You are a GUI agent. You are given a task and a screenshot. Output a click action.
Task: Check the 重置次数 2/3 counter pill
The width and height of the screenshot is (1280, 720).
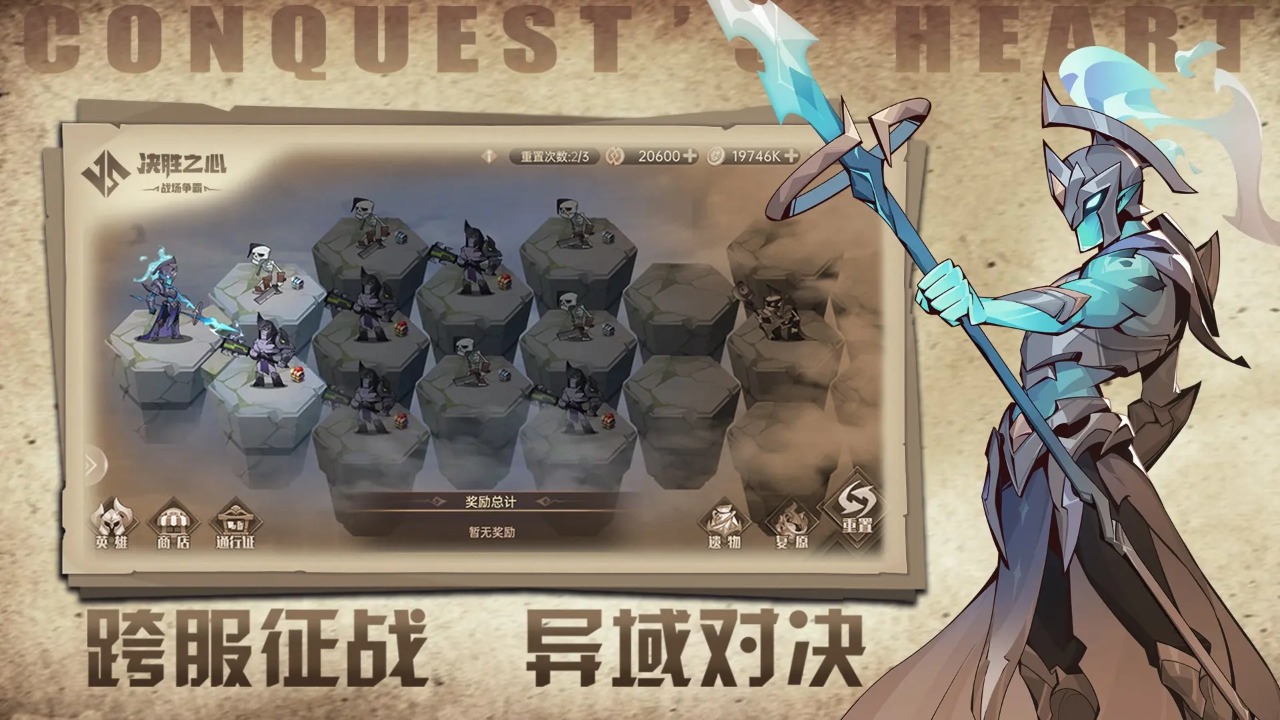(x=555, y=157)
